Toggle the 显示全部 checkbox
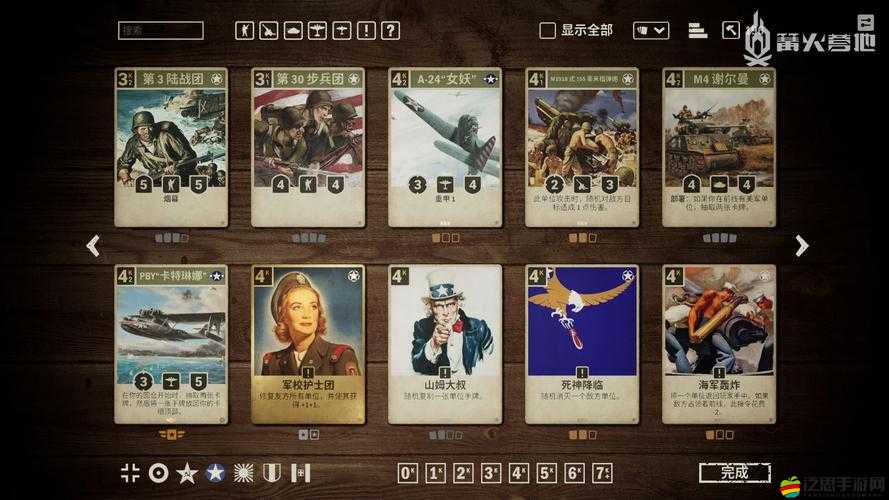889x500 pixels. [x=547, y=31]
